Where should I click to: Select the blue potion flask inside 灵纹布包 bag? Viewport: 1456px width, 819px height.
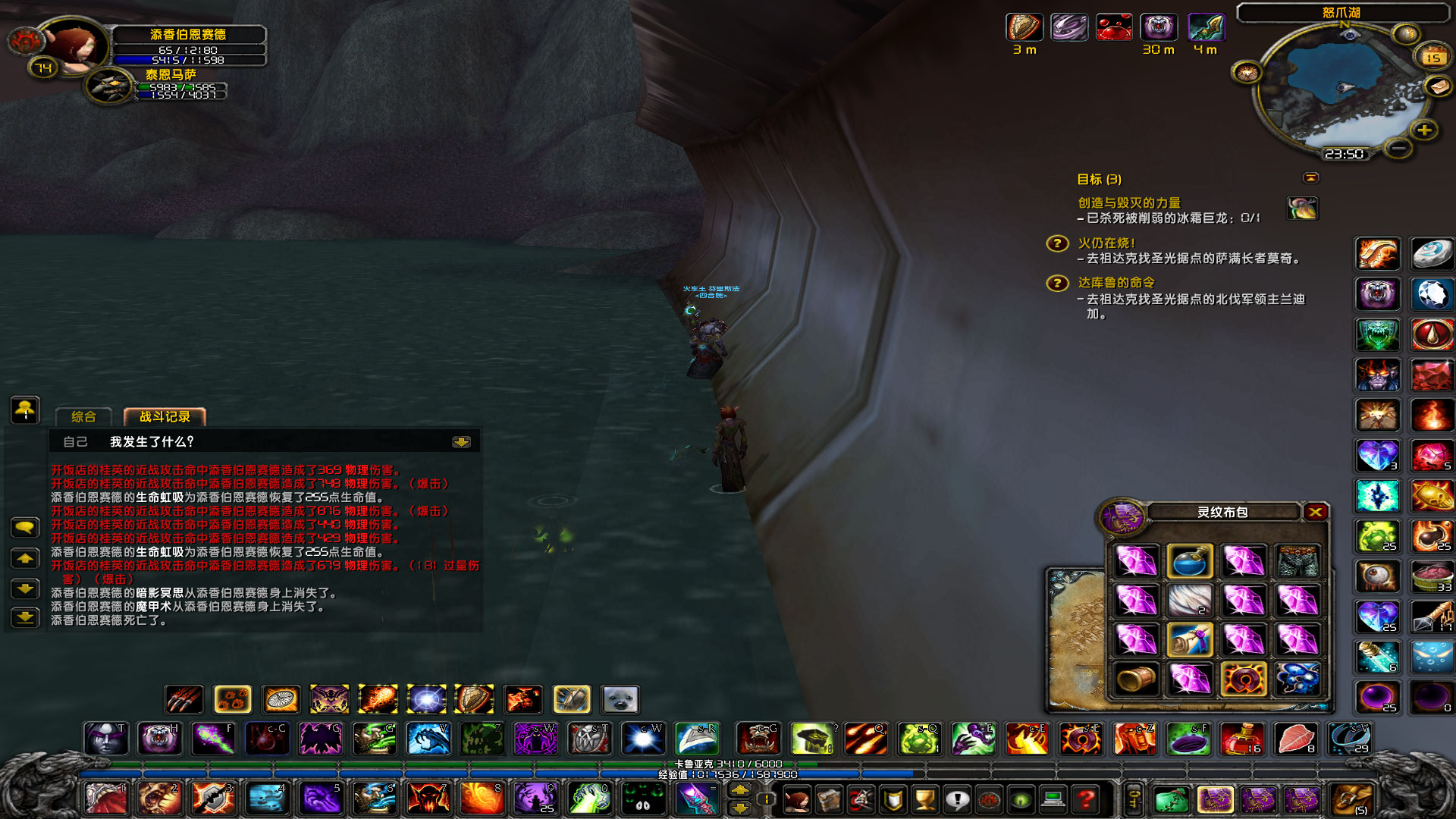click(x=1191, y=561)
